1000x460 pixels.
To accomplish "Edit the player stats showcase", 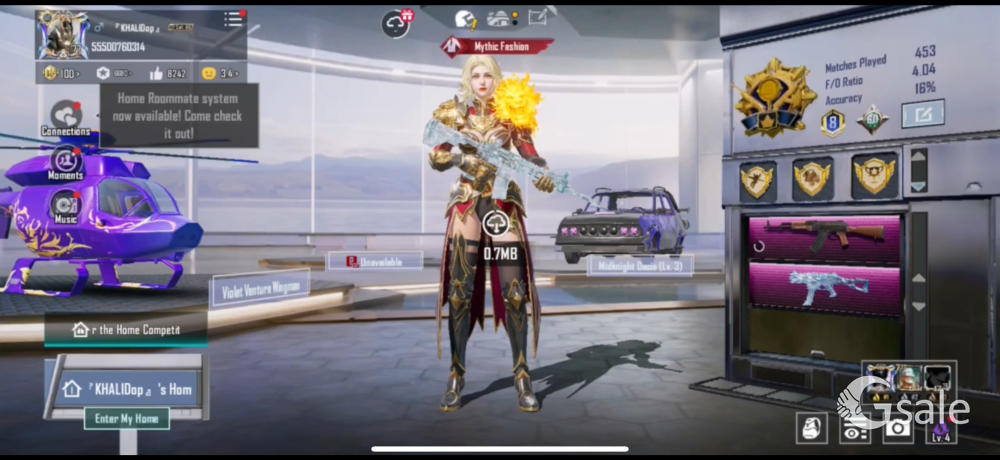I will tap(922, 114).
